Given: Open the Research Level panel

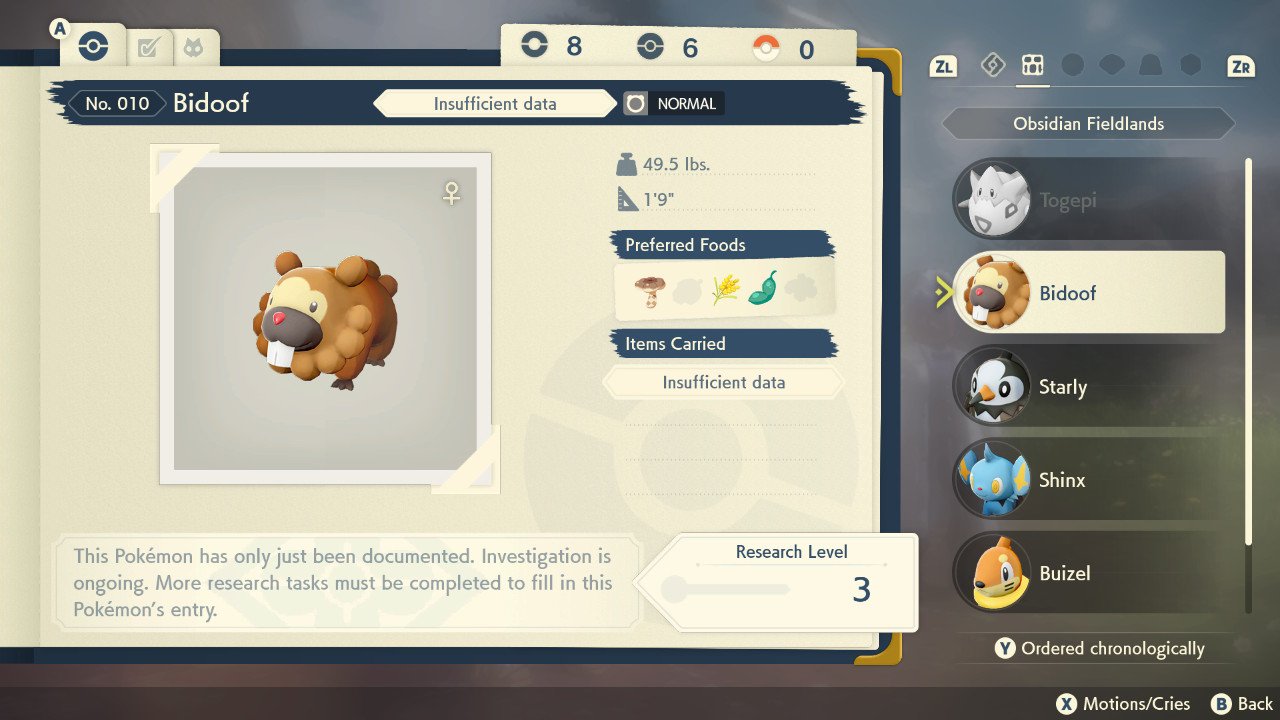Looking at the screenshot, I should 790,582.
